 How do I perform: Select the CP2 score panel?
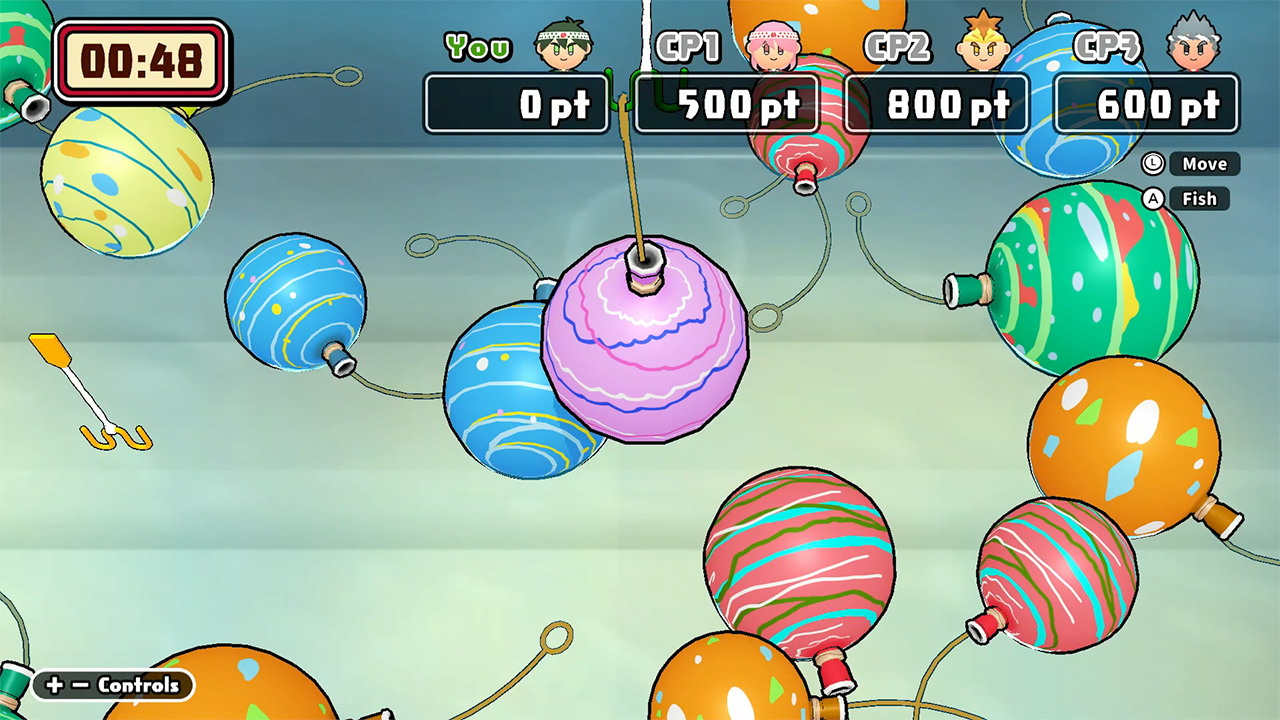pyautogui.click(x=937, y=104)
